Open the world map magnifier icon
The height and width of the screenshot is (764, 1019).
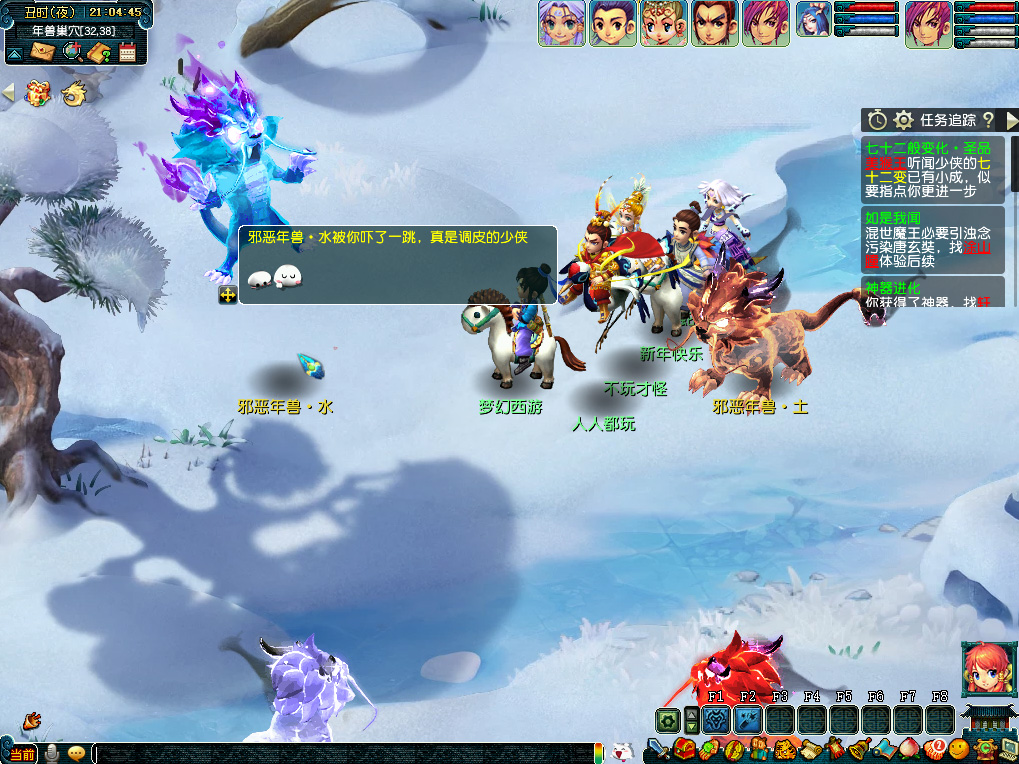(72, 52)
